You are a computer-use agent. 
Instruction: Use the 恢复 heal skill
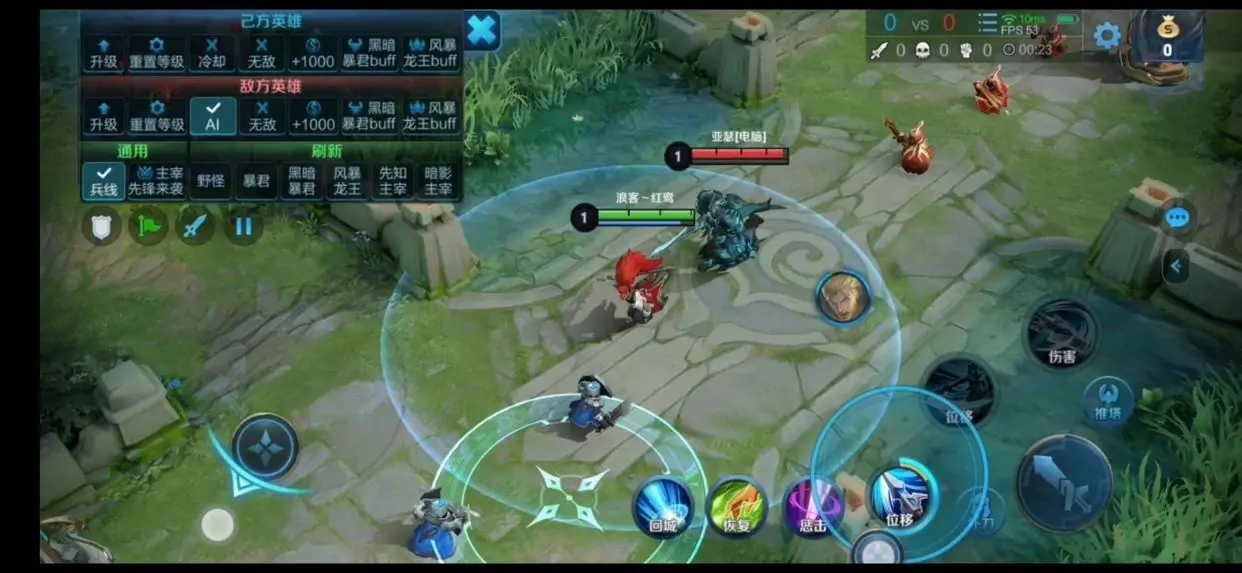point(737,507)
